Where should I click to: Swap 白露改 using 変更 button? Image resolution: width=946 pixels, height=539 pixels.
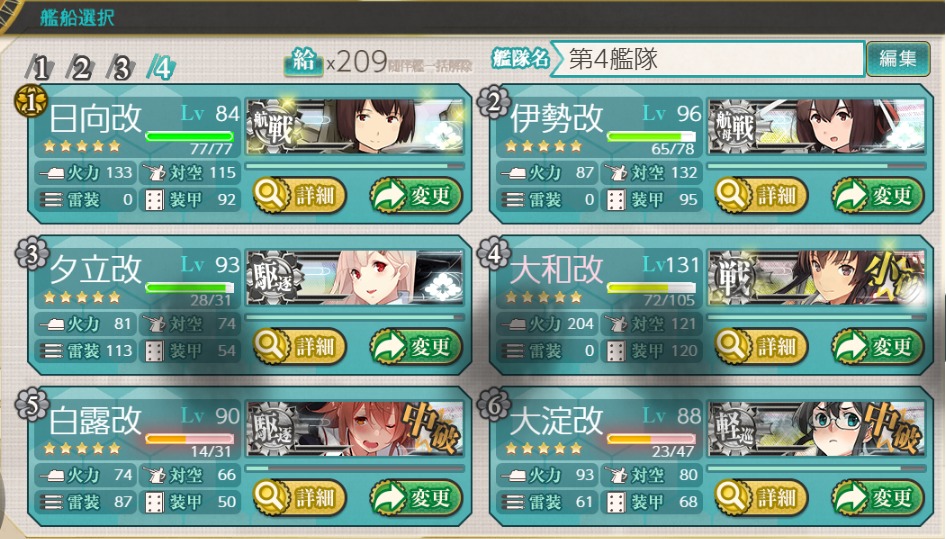point(416,496)
